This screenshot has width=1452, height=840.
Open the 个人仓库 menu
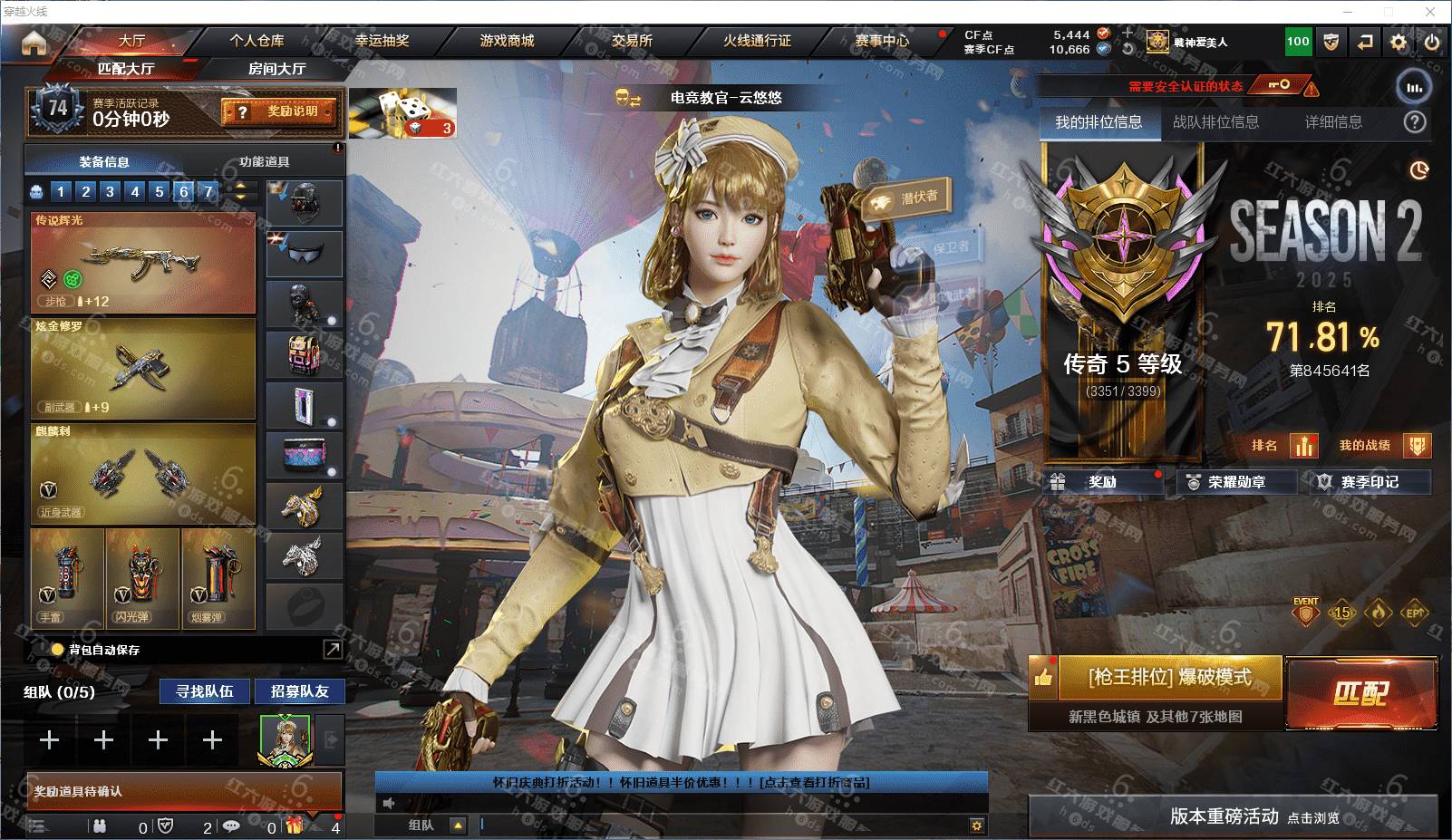(x=257, y=41)
